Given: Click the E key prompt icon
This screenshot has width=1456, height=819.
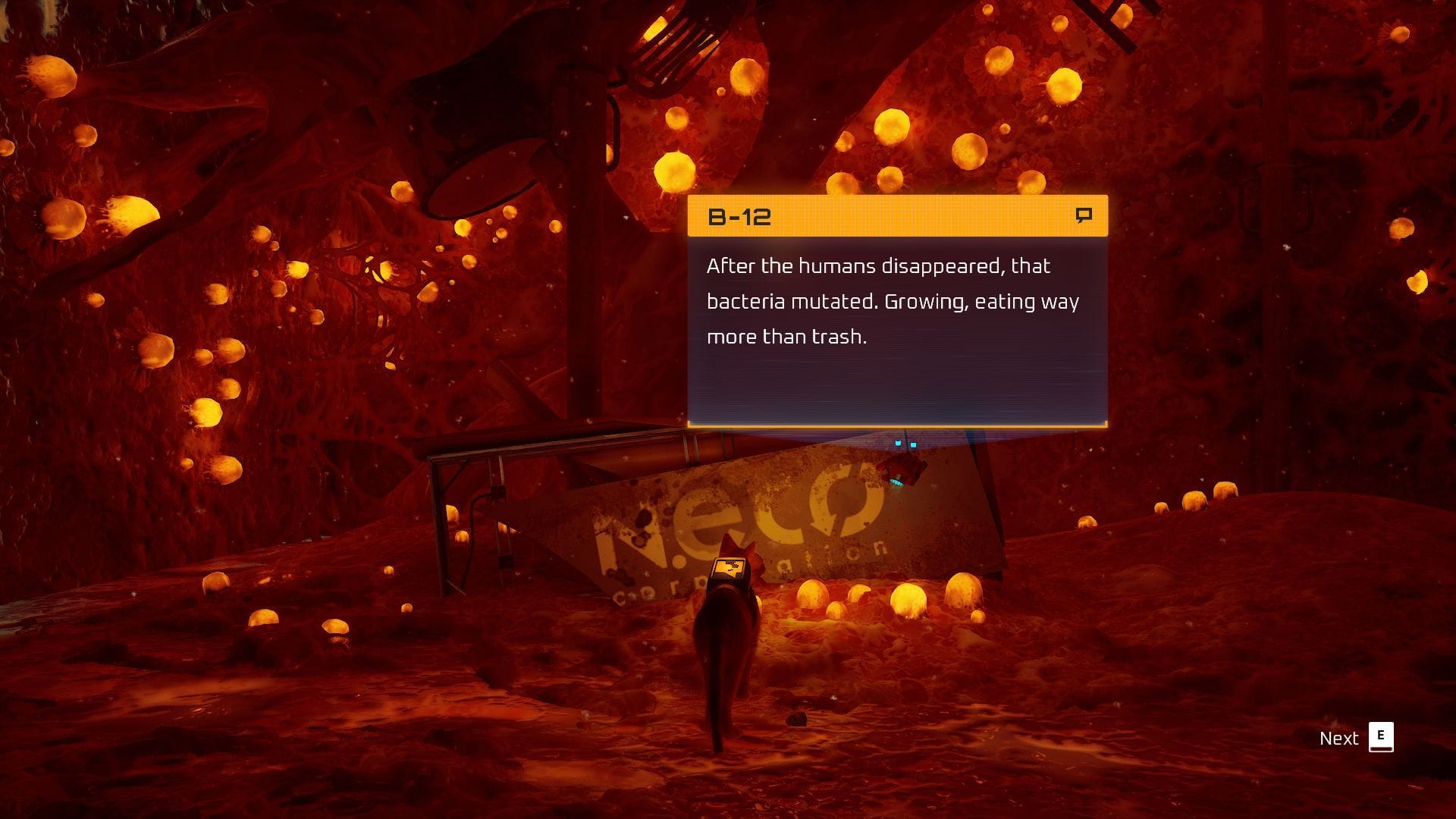Looking at the screenshot, I should pos(1383,736).
